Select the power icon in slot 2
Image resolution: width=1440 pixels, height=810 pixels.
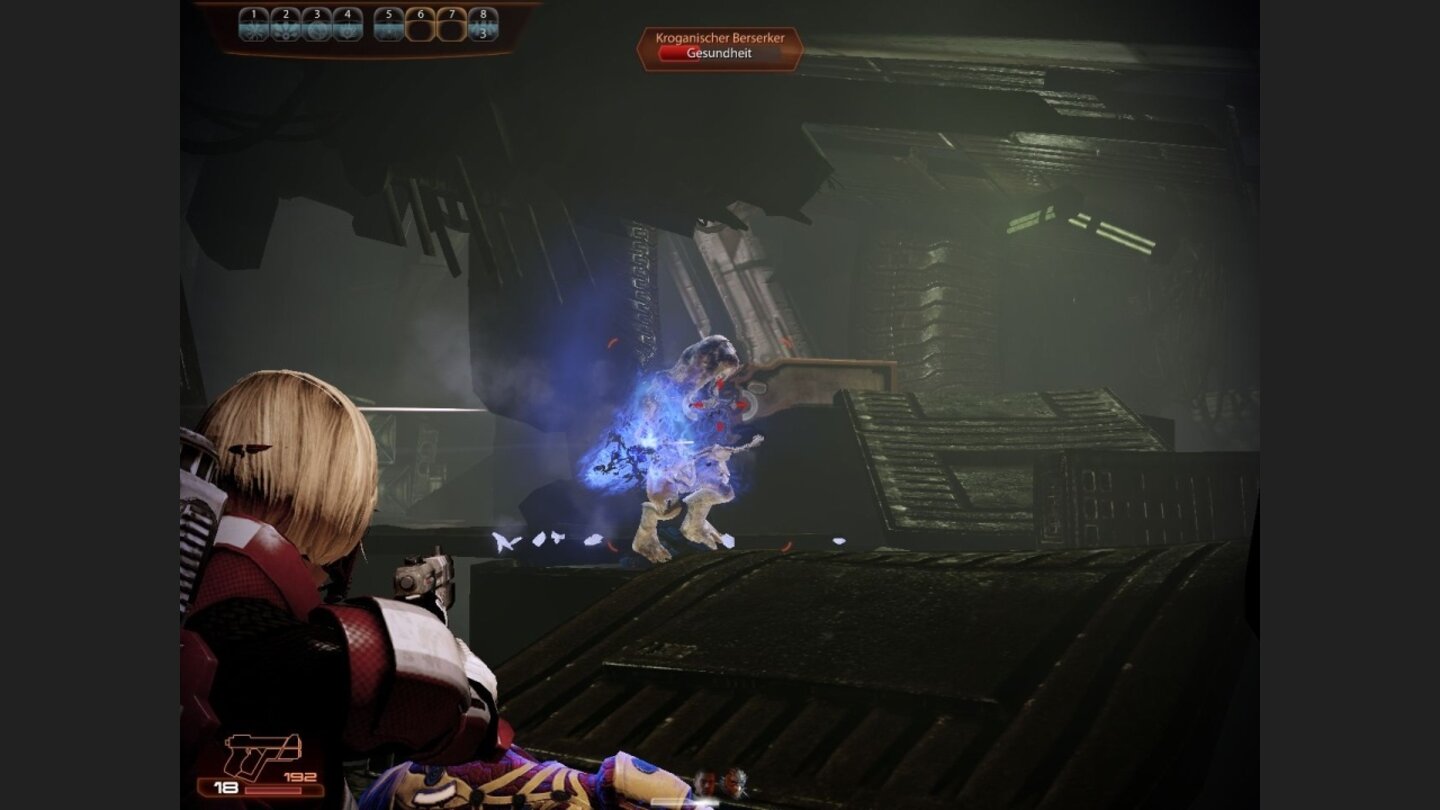[285, 25]
